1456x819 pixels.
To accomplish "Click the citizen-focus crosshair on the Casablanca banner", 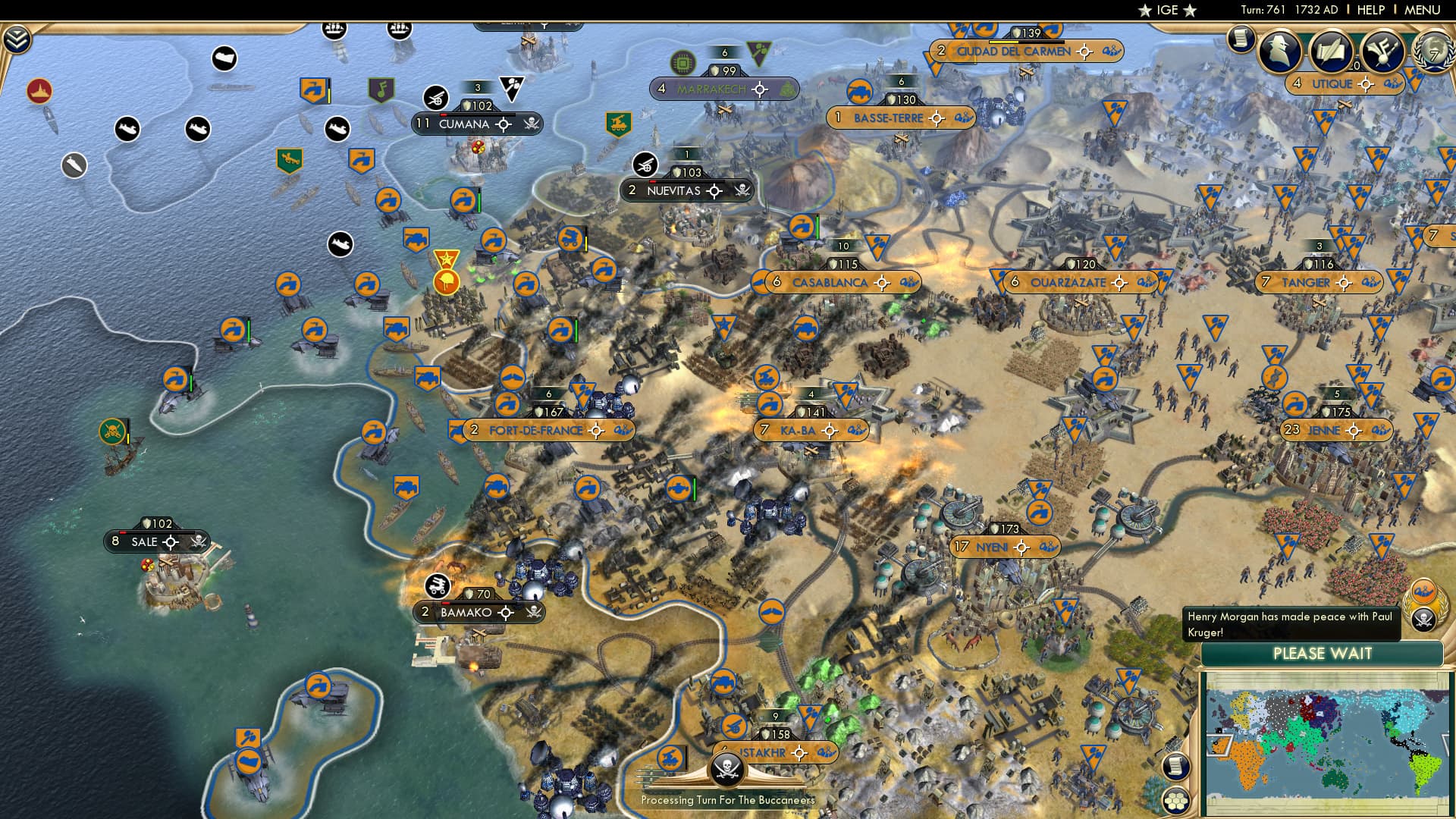I will point(881,282).
